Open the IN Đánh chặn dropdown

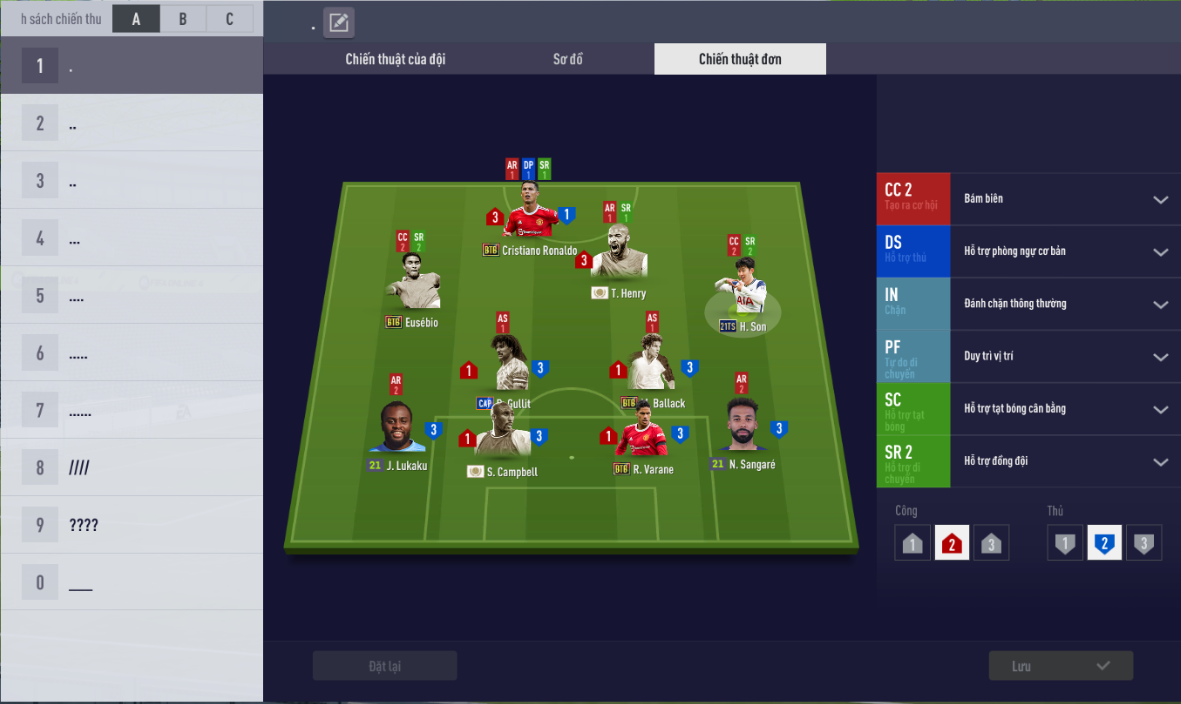coord(1160,304)
